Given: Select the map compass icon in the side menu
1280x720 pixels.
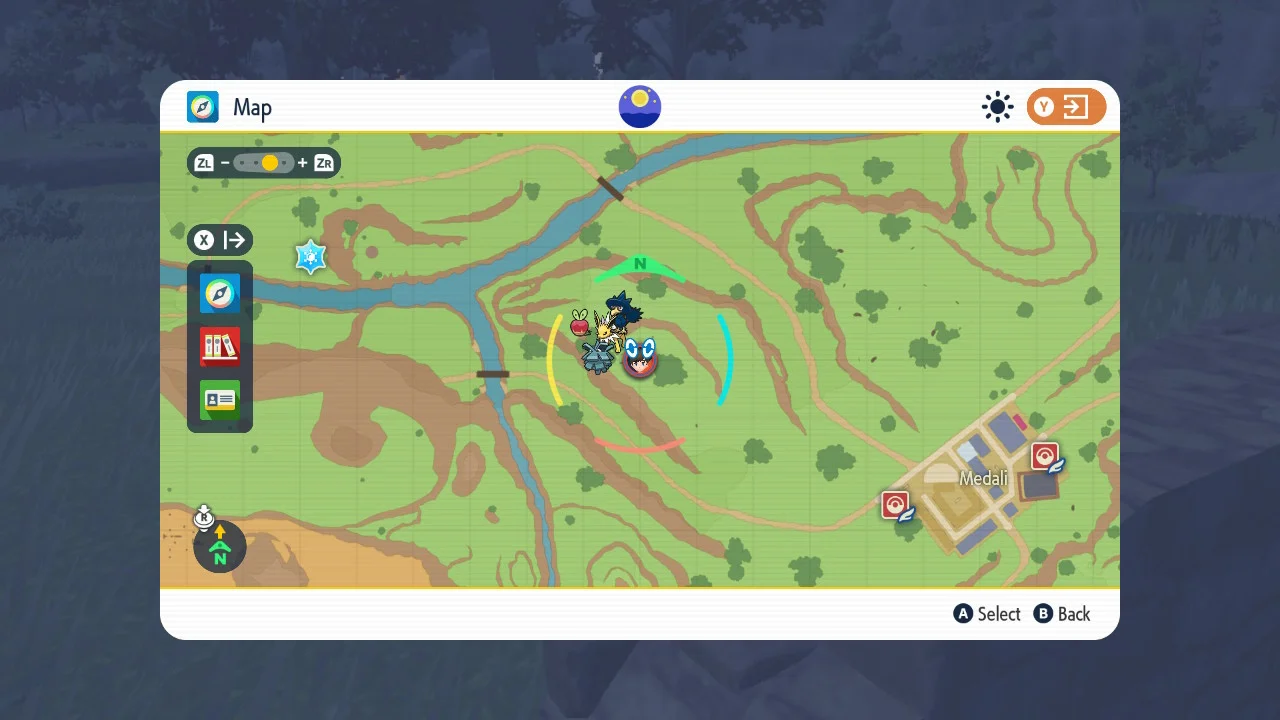Looking at the screenshot, I should 220,294.
